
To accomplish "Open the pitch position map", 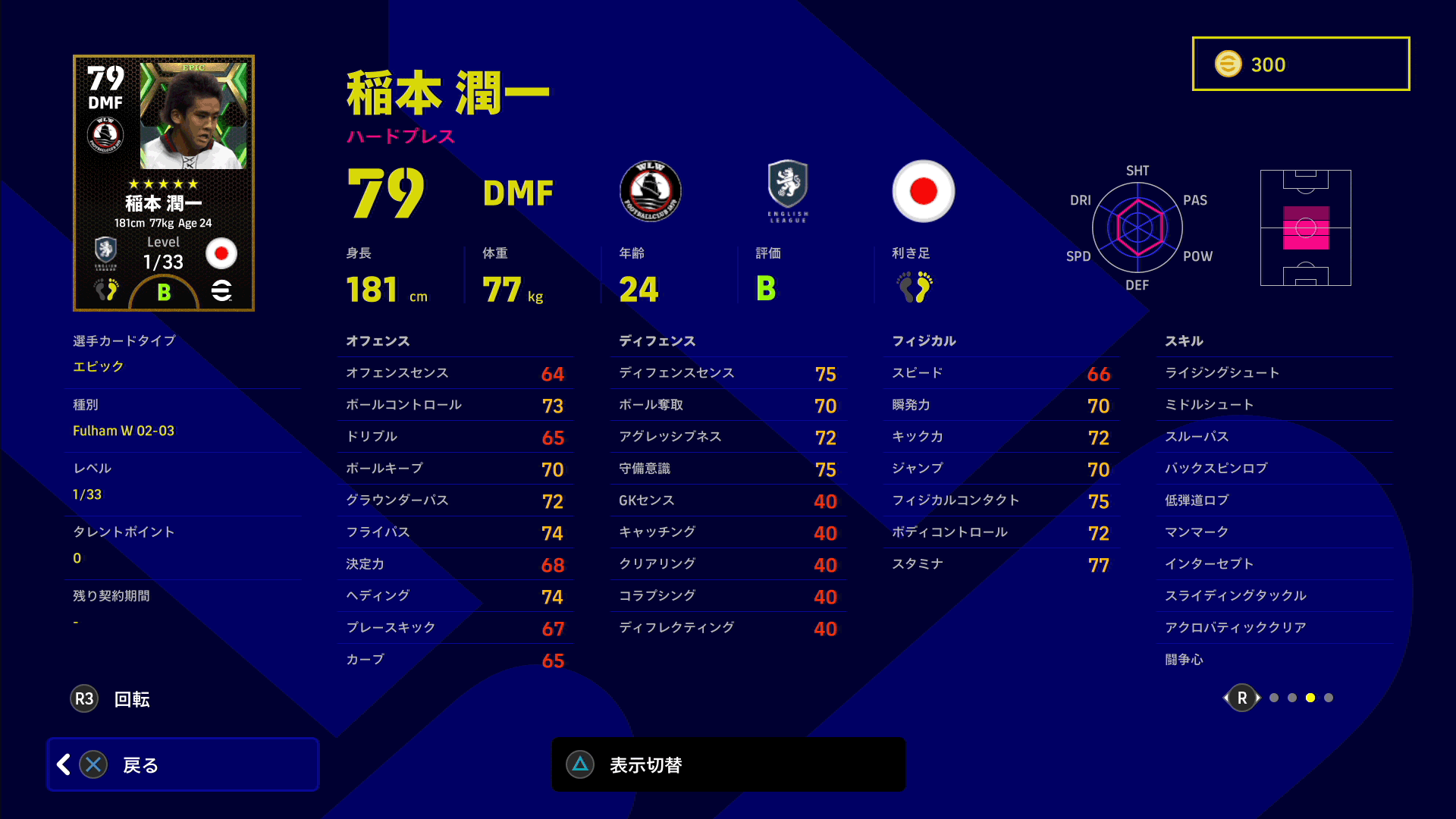I will pos(1305,227).
